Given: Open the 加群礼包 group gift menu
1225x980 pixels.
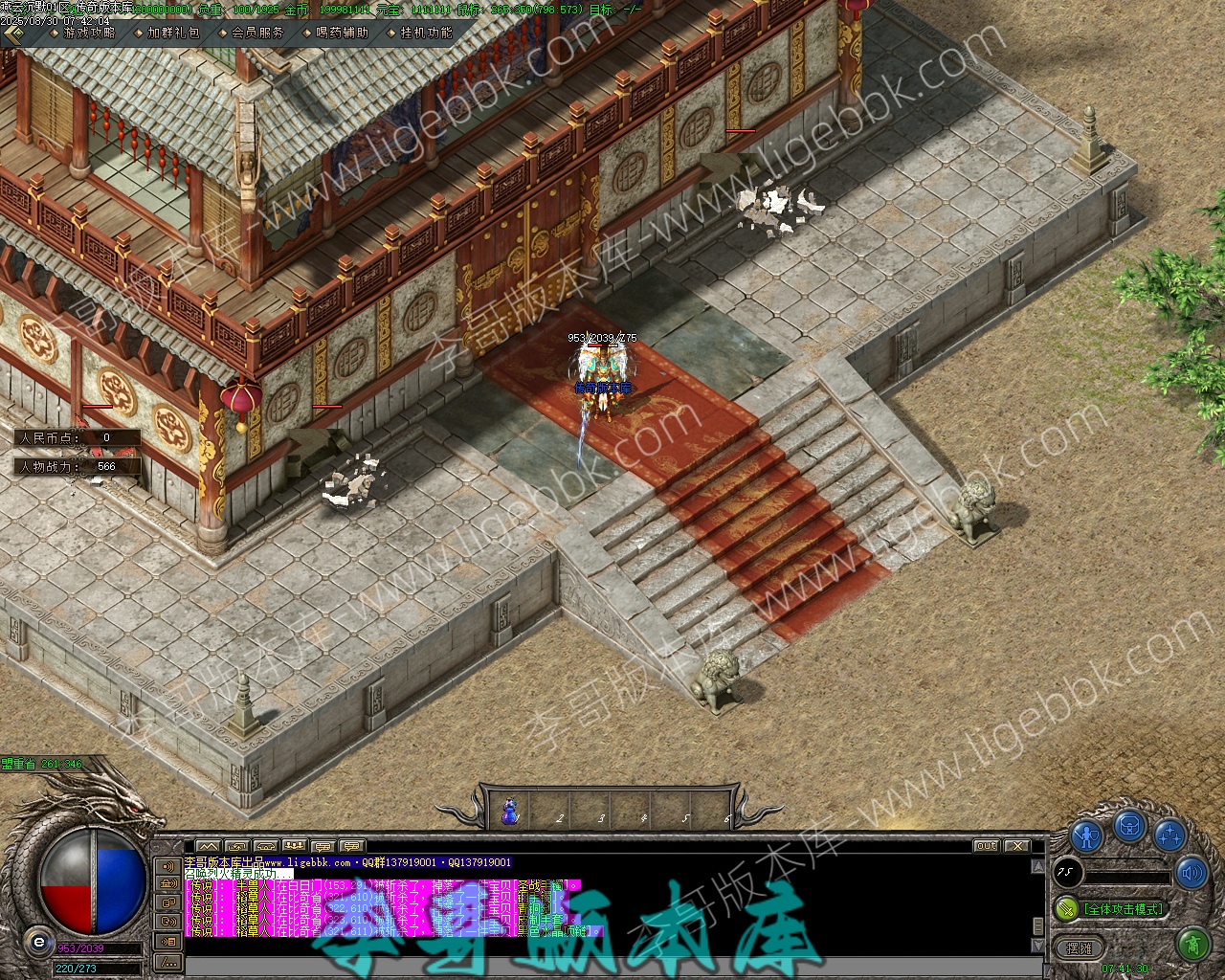Looking at the screenshot, I should (x=173, y=33).
